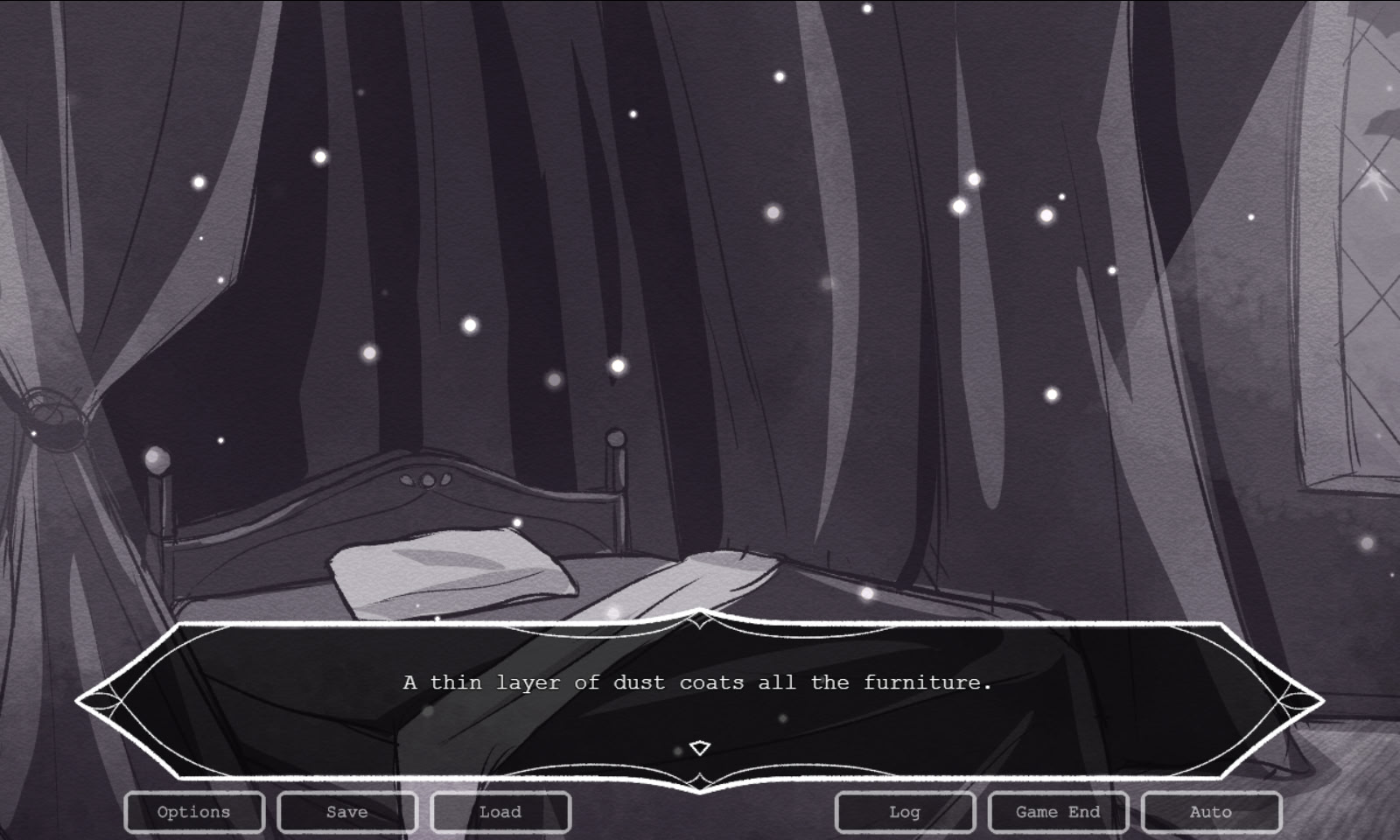Click the Game End button
Image resolution: width=1400 pixels, height=840 pixels.
[x=1058, y=812]
